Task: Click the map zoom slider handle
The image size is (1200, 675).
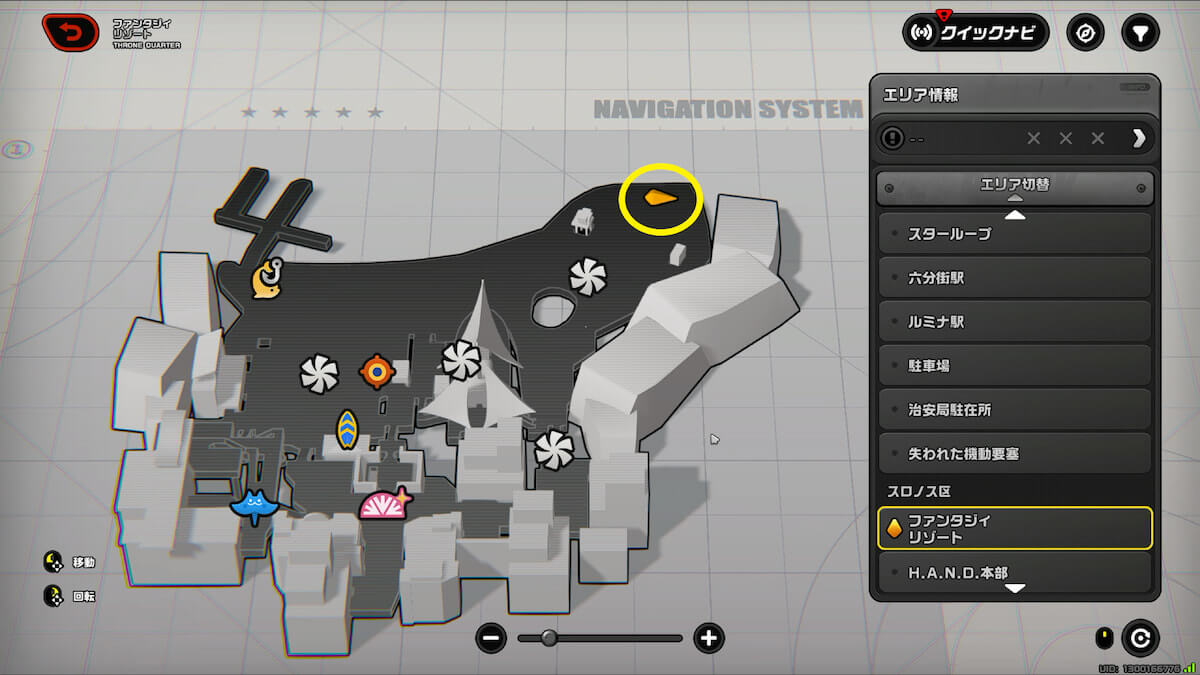Action: pyautogui.click(x=549, y=638)
